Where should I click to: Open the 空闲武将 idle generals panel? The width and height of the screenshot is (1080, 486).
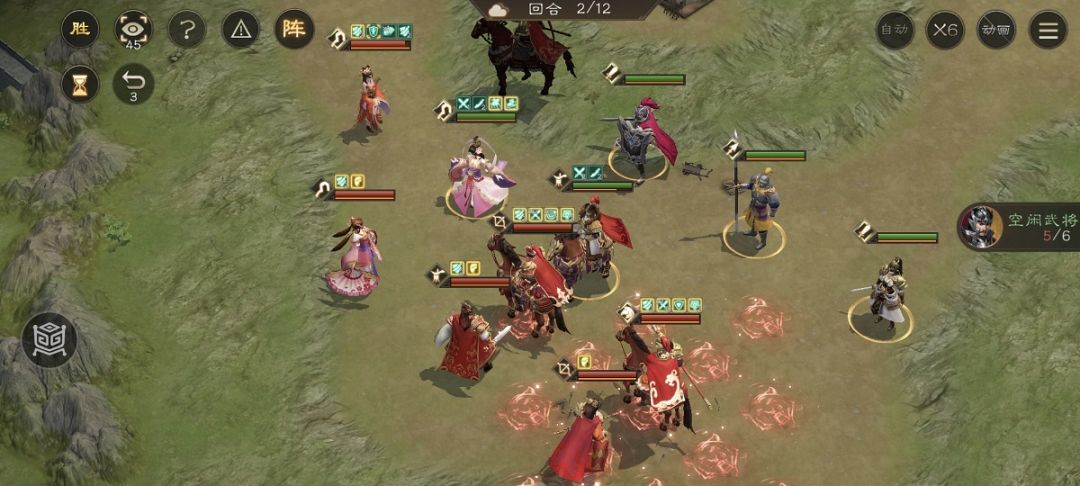pos(1020,226)
